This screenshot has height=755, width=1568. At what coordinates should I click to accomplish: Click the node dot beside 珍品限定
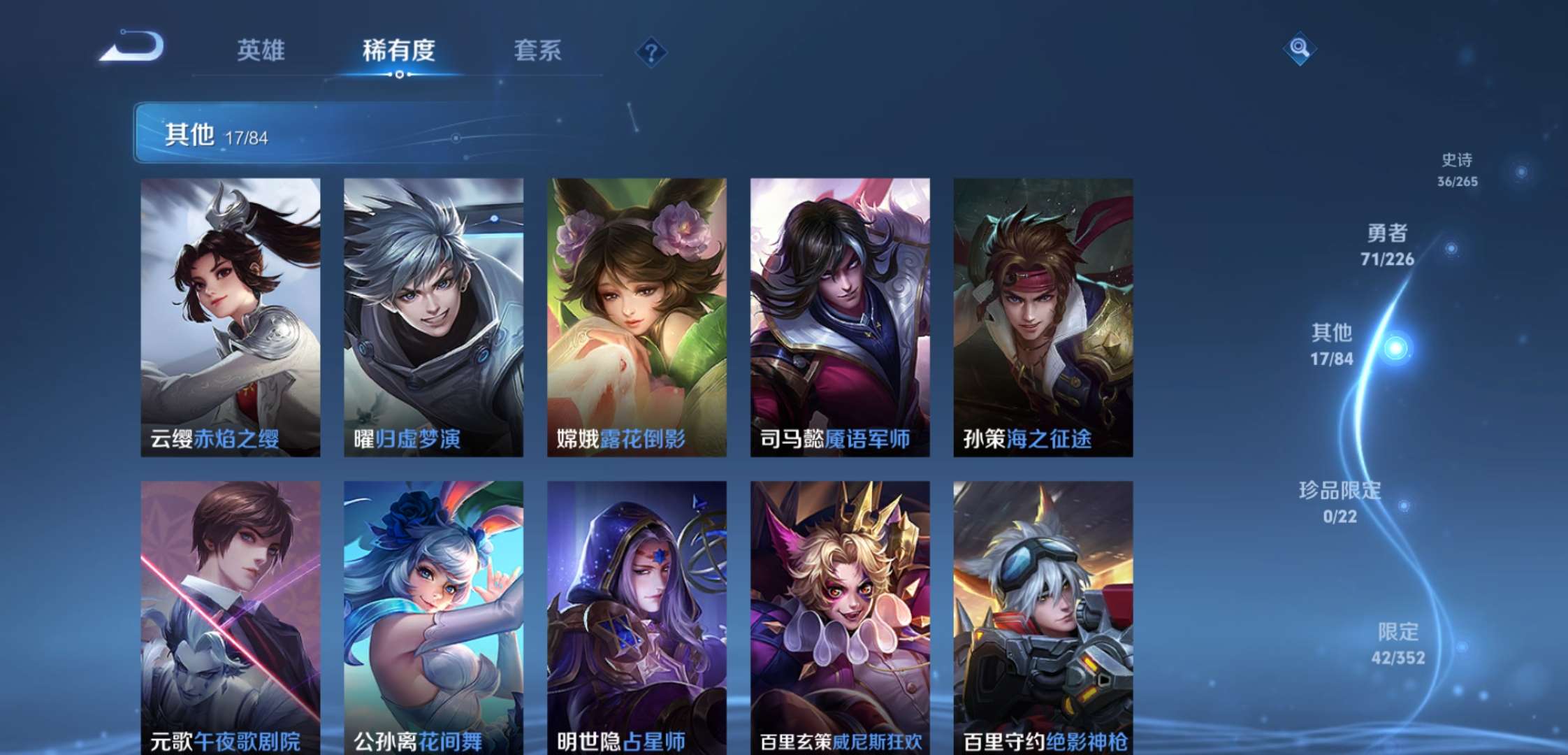tap(1404, 505)
